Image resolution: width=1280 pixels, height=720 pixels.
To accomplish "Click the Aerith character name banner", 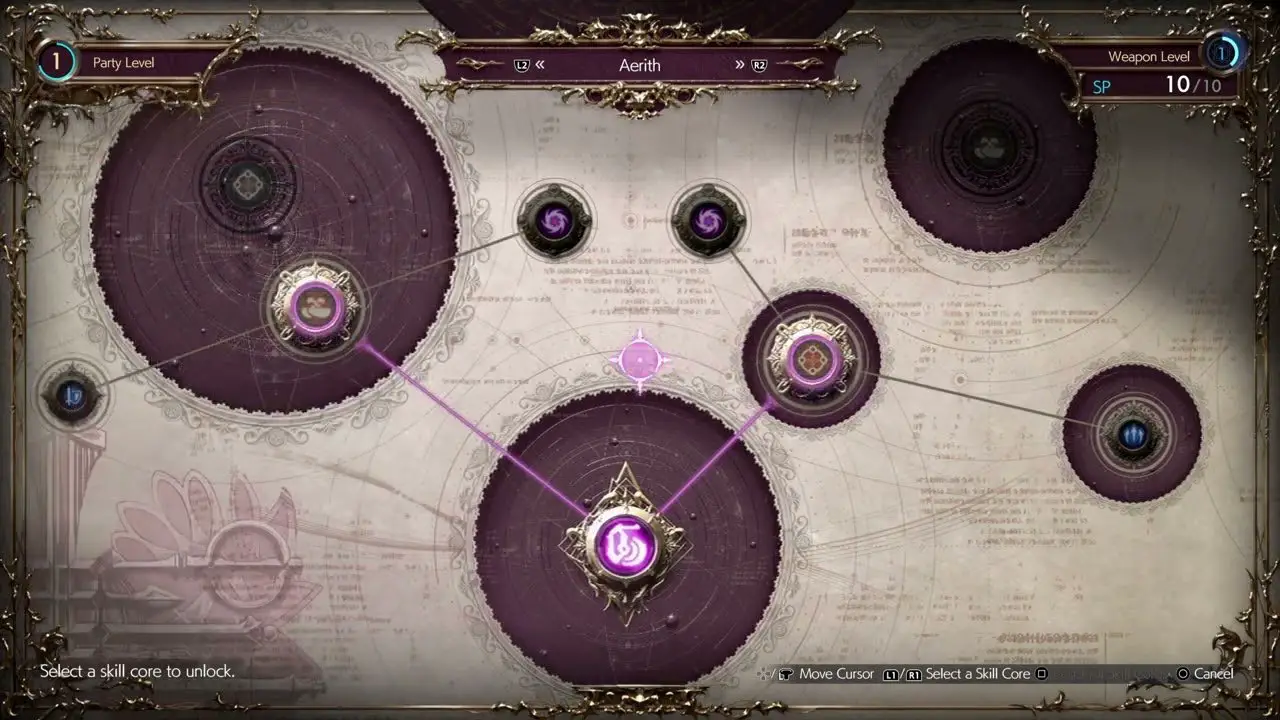I will pos(640,65).
